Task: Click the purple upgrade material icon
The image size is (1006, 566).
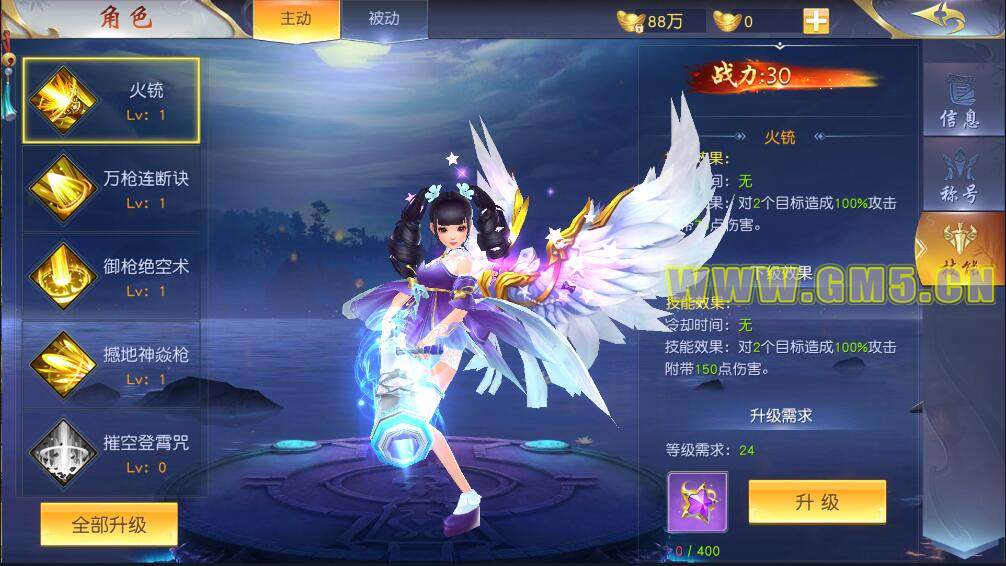Action: (x=697, y=501)
